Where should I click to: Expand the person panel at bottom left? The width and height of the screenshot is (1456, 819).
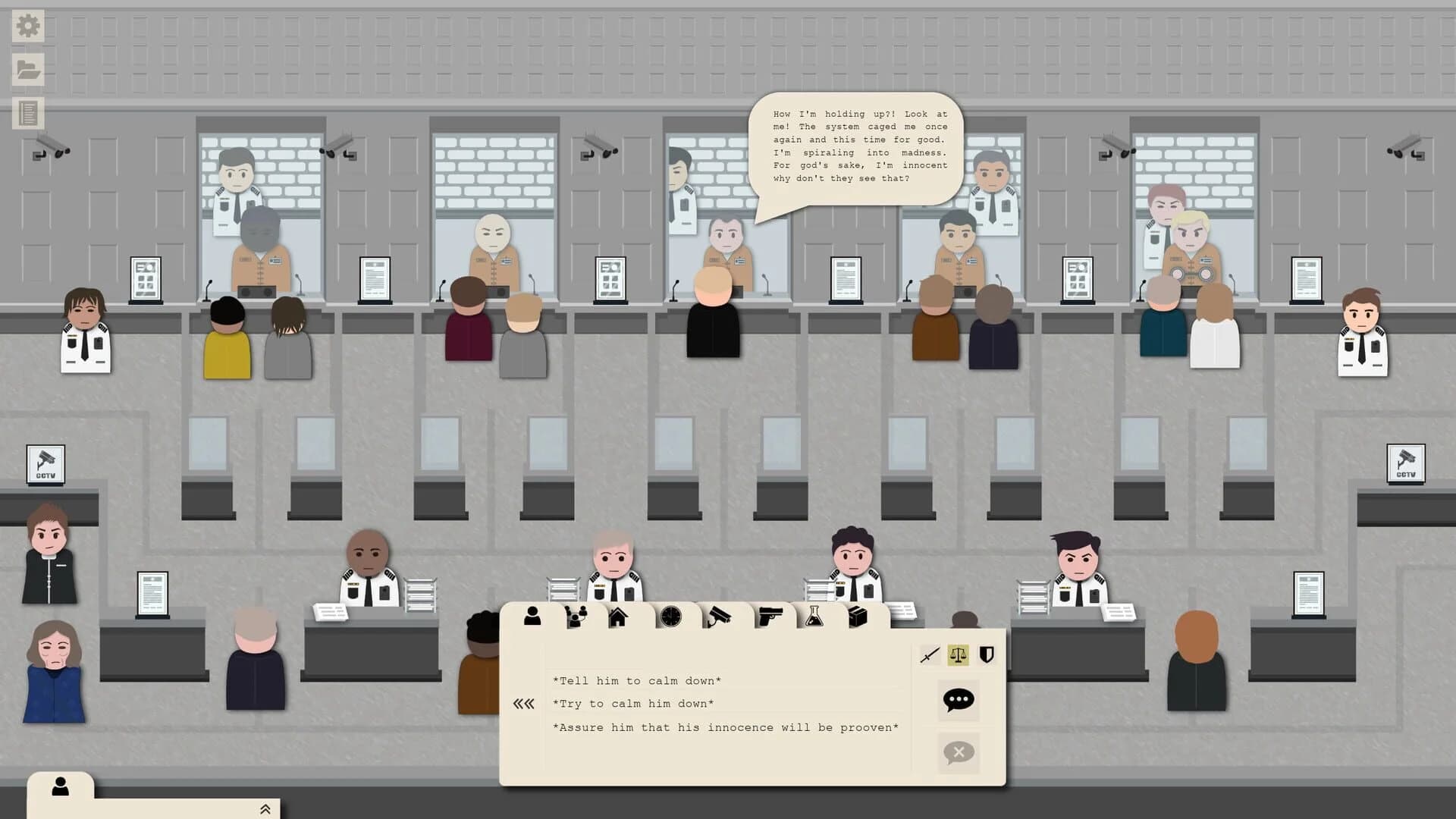pyautogui.click(x=61, y=787)
